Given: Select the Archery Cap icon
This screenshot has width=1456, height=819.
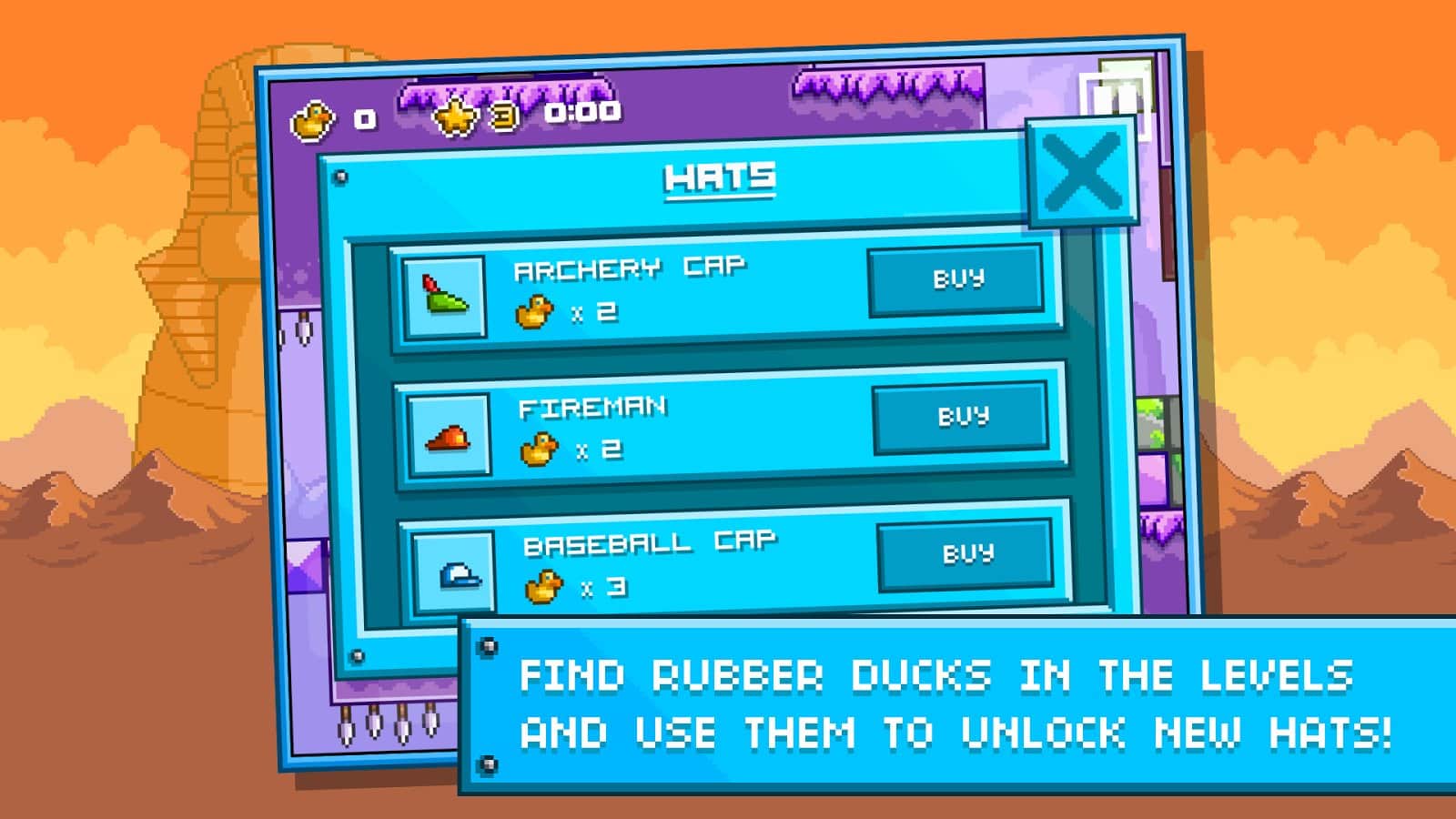Looking at the screenshot, I should [x=444, y=297].
